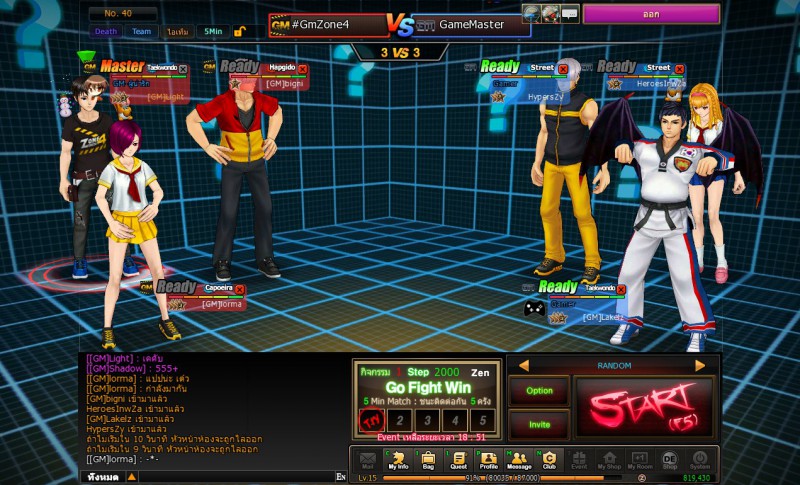
Task: Select the previous map with the left arrow
Action: coord(523,366)
